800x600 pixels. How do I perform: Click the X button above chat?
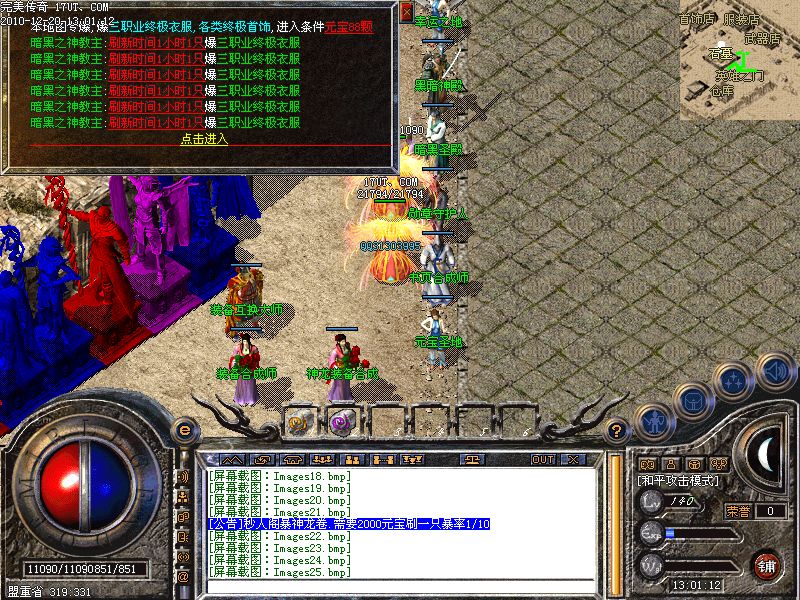(x=573, y=459)
